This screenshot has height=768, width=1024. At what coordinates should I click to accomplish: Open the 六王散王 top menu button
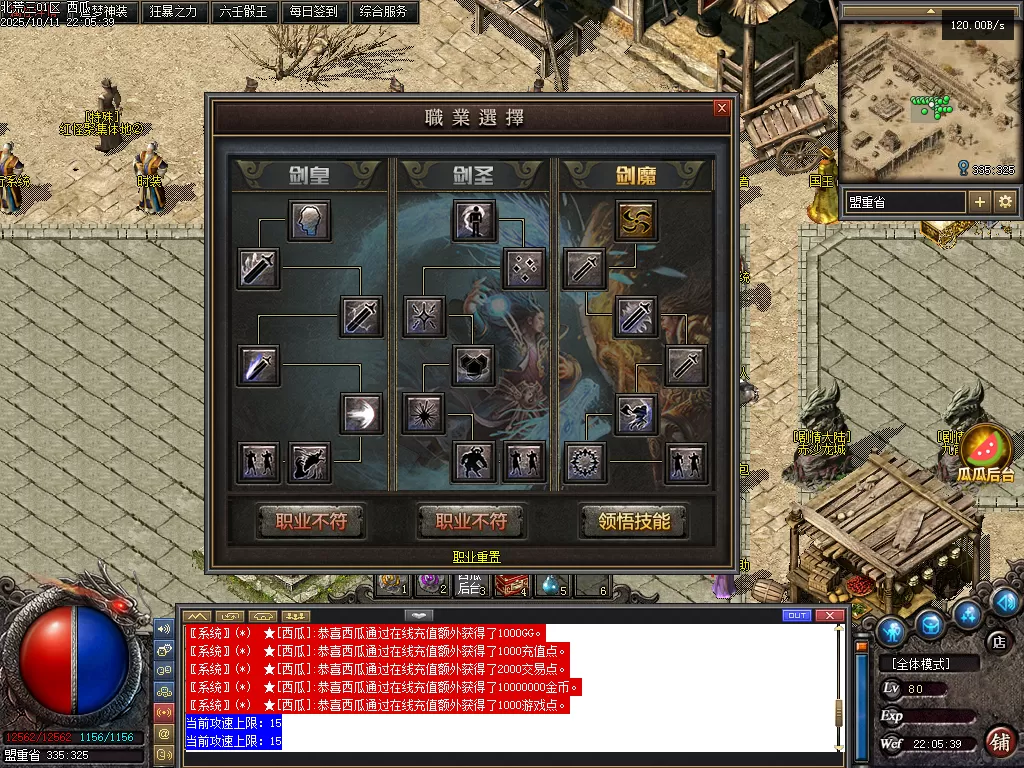click(x=243, y=12)
